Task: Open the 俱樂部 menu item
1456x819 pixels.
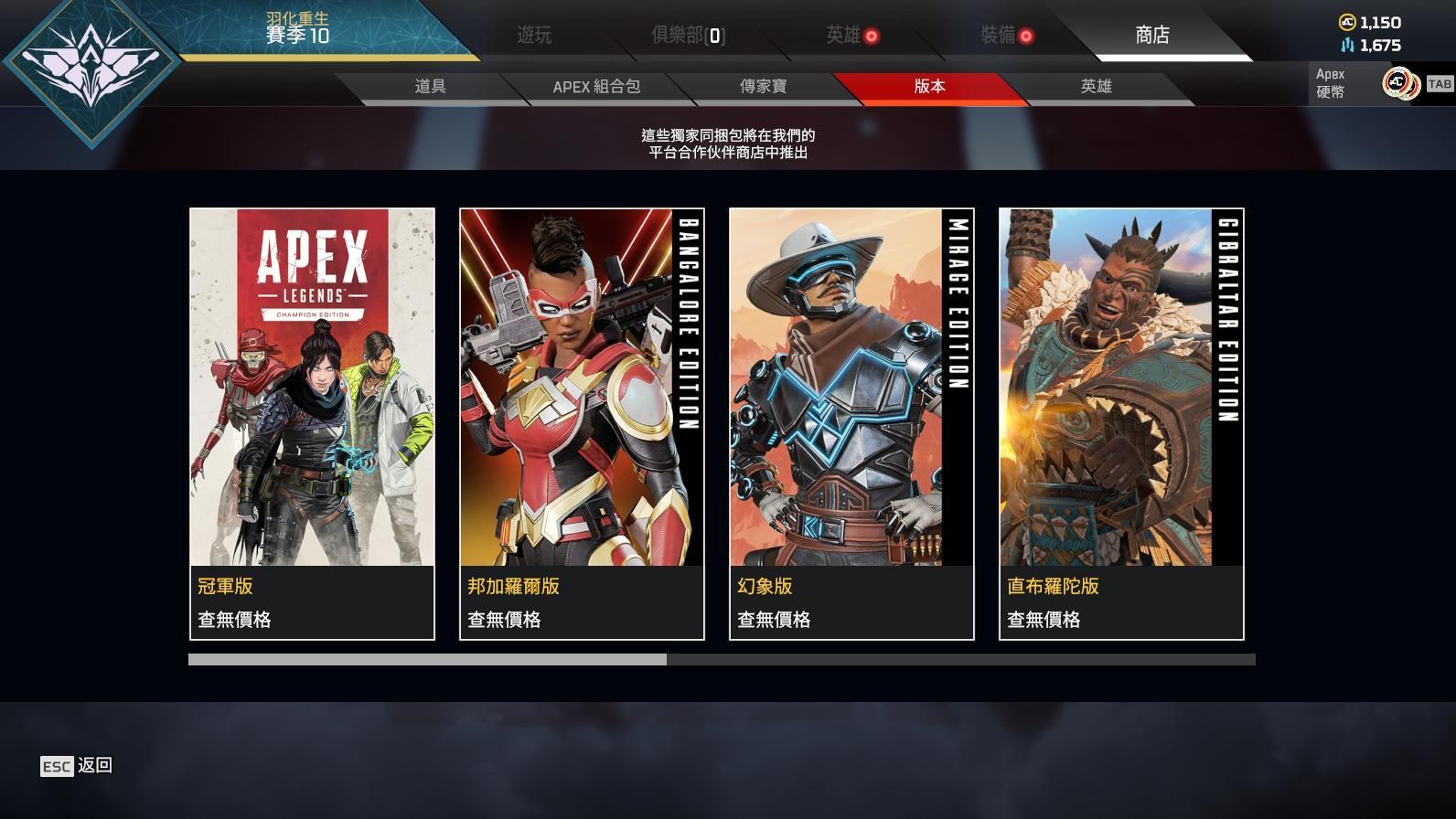Action: coord(681,37)
